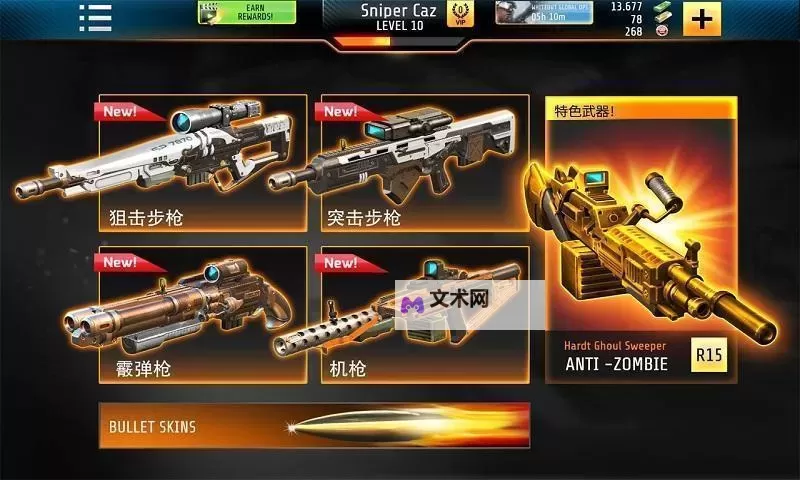Select the 机枪 machine gun category
This screenshot has width=800, height=480.
424,315
